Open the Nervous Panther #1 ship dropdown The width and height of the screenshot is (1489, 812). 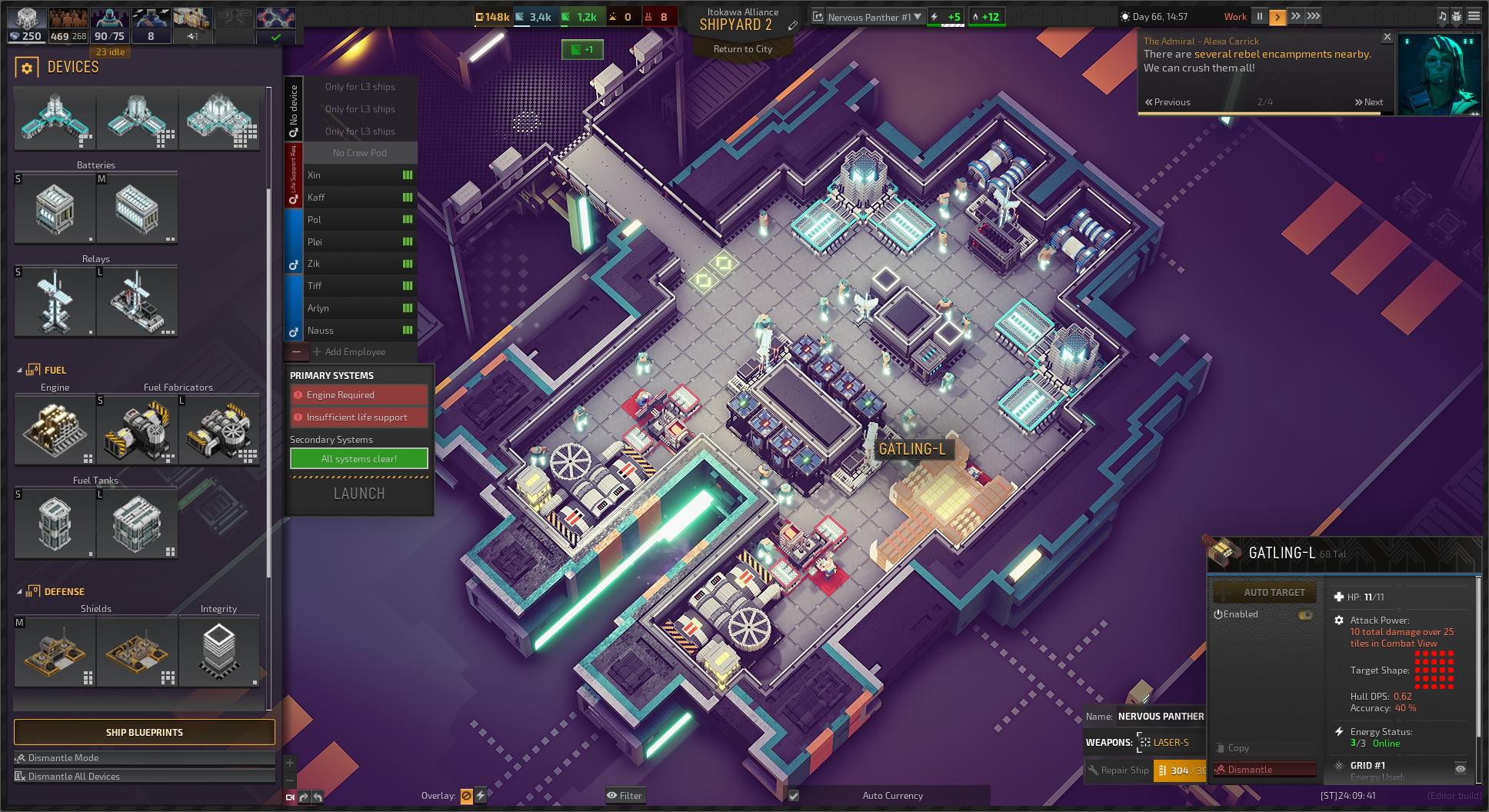coord(918,17)
